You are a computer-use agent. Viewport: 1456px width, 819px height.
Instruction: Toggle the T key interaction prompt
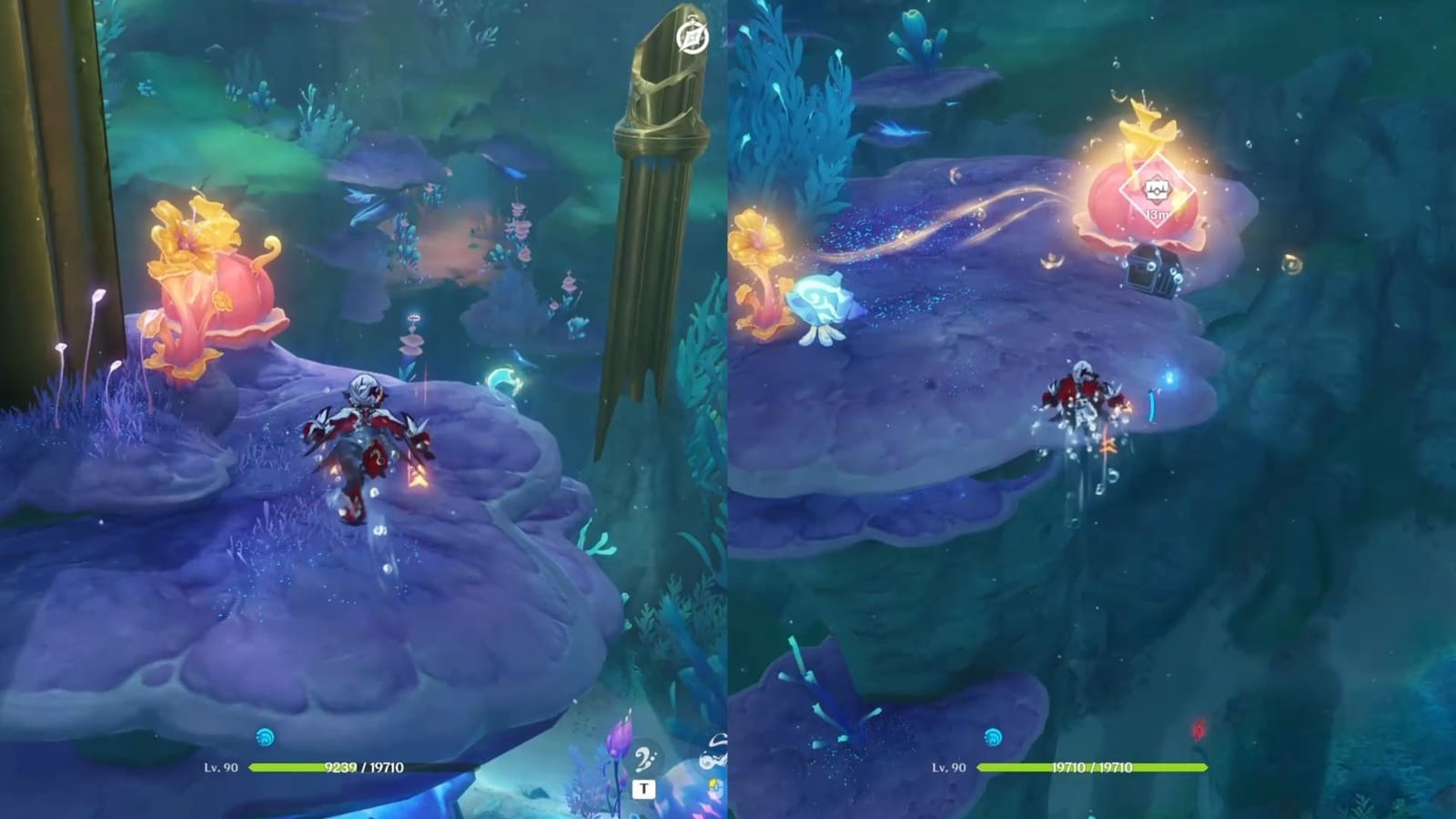click(x=646, y=788)
